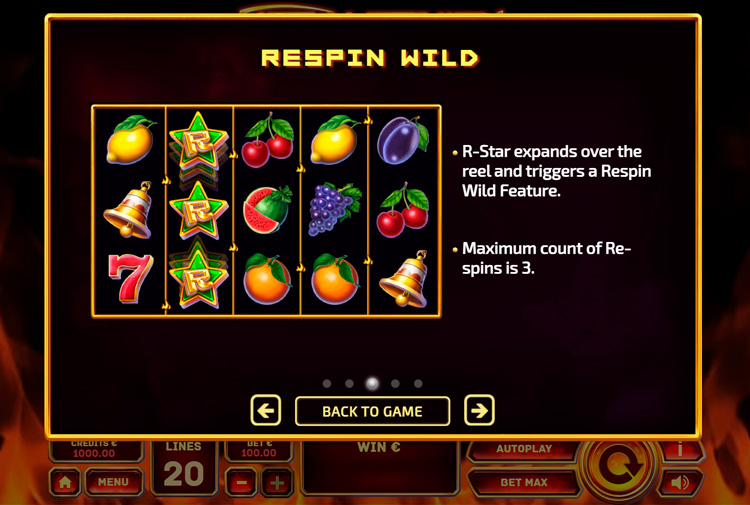Open the Menu button
The image size is (750, 505).
click(113, 482)
